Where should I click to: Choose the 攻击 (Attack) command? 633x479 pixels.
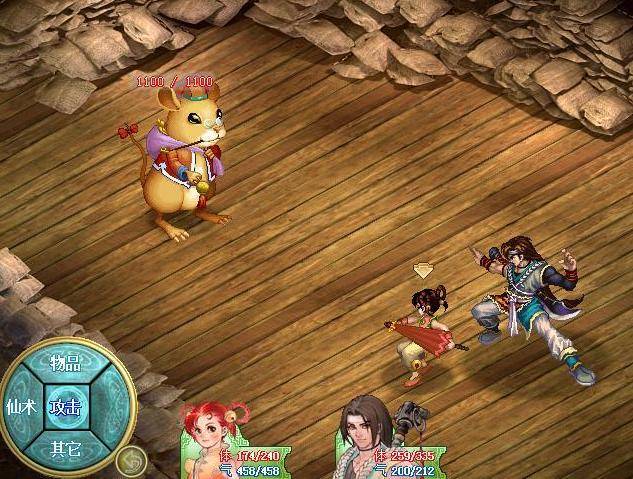click(66, 407)
